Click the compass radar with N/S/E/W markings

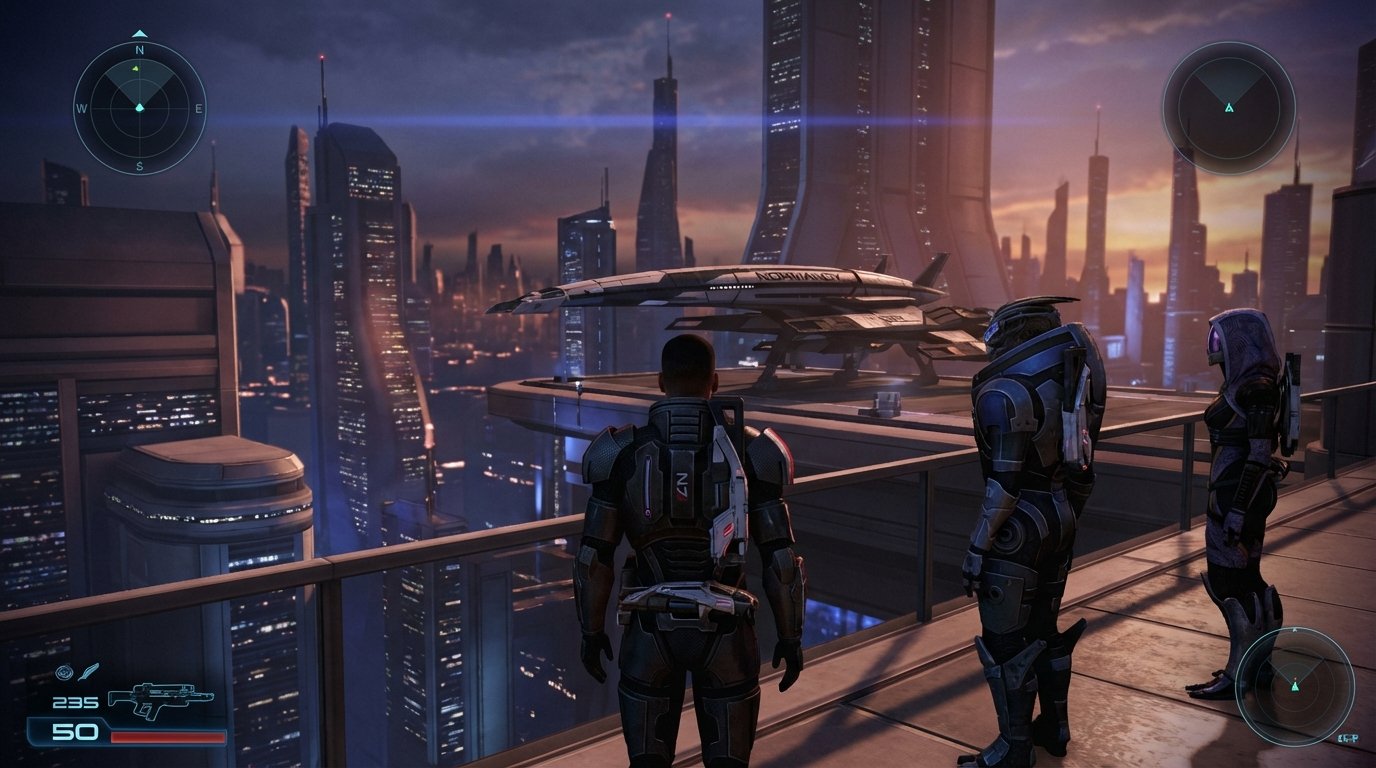point(139,107)
